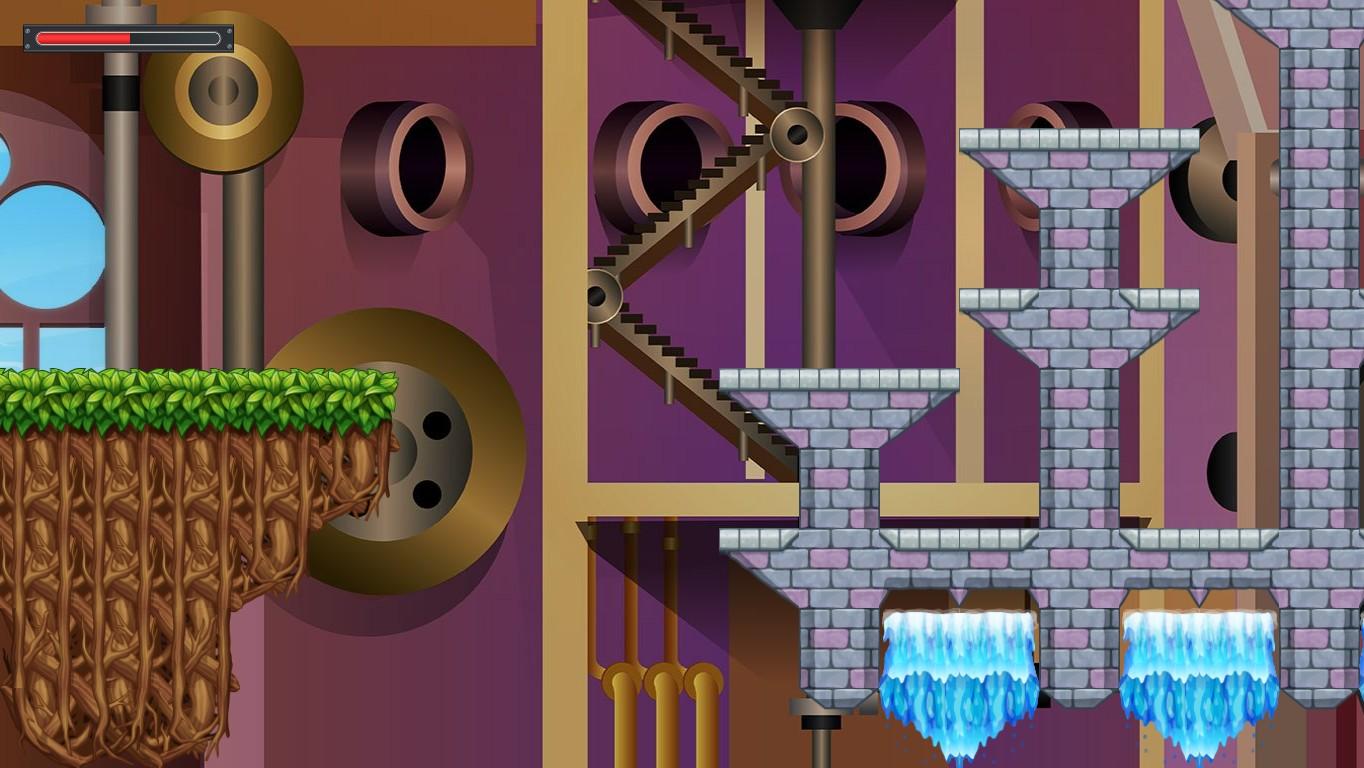Expand the vertical metal pole at top

pos(120,100)
